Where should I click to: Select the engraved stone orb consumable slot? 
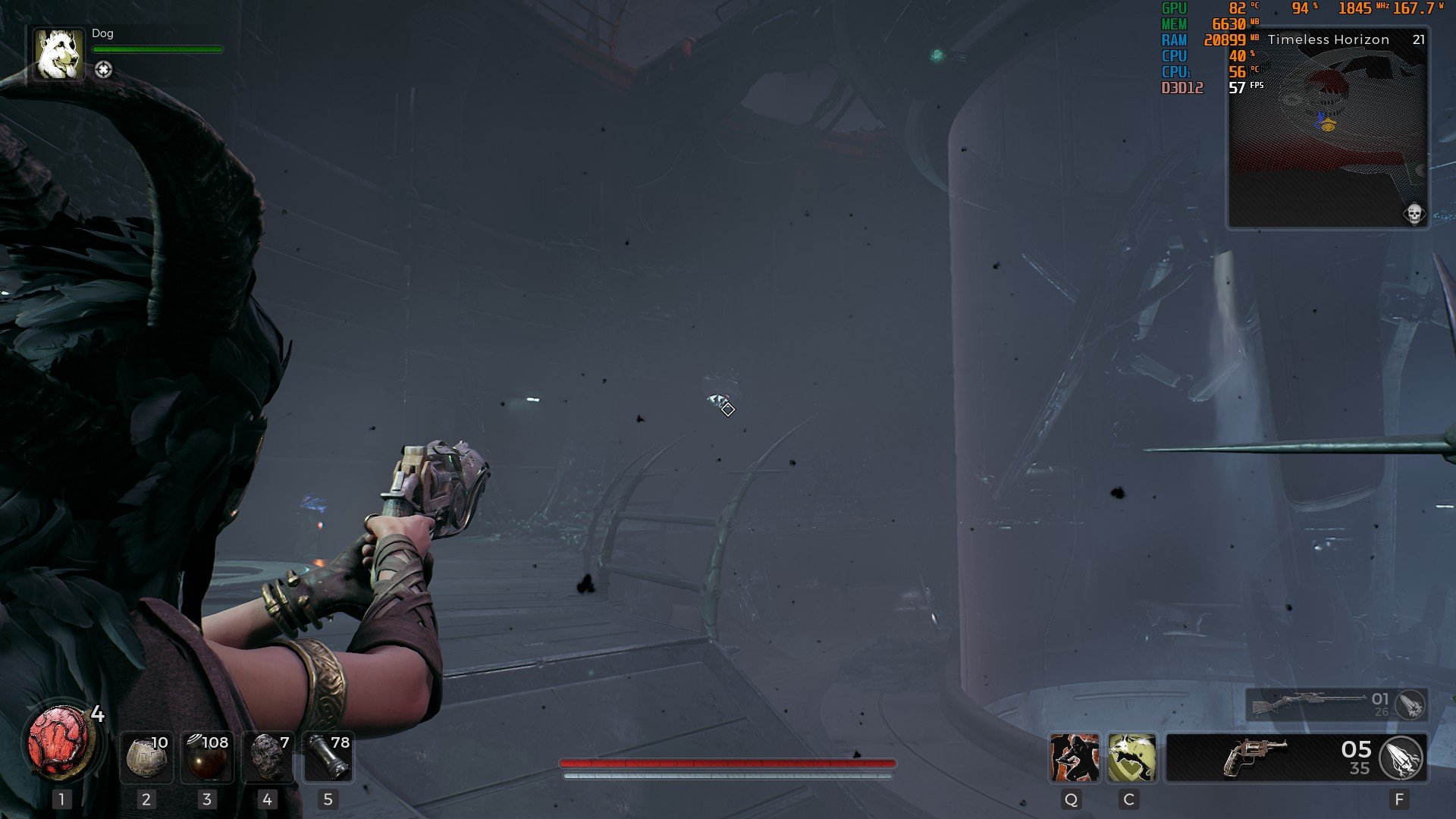(x=146, y=757)
